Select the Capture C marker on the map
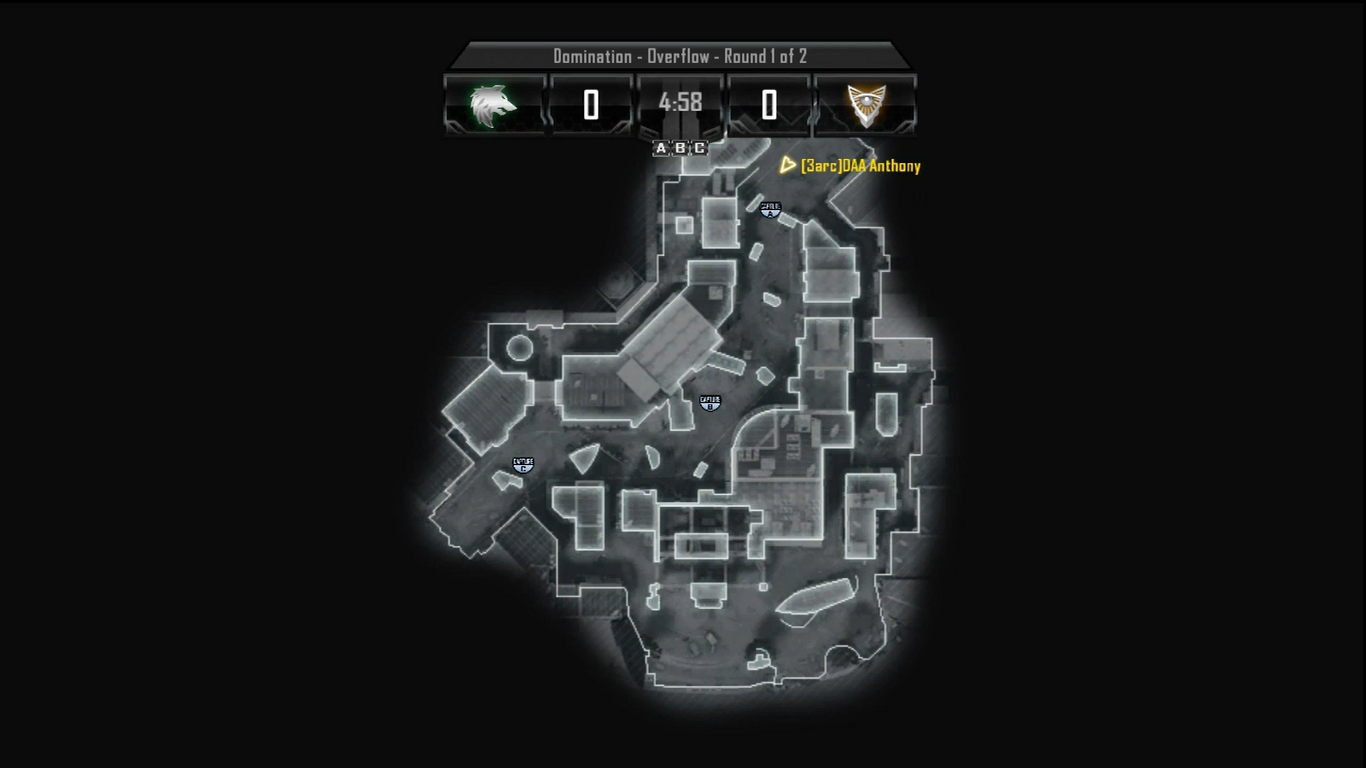 (522, 465)
